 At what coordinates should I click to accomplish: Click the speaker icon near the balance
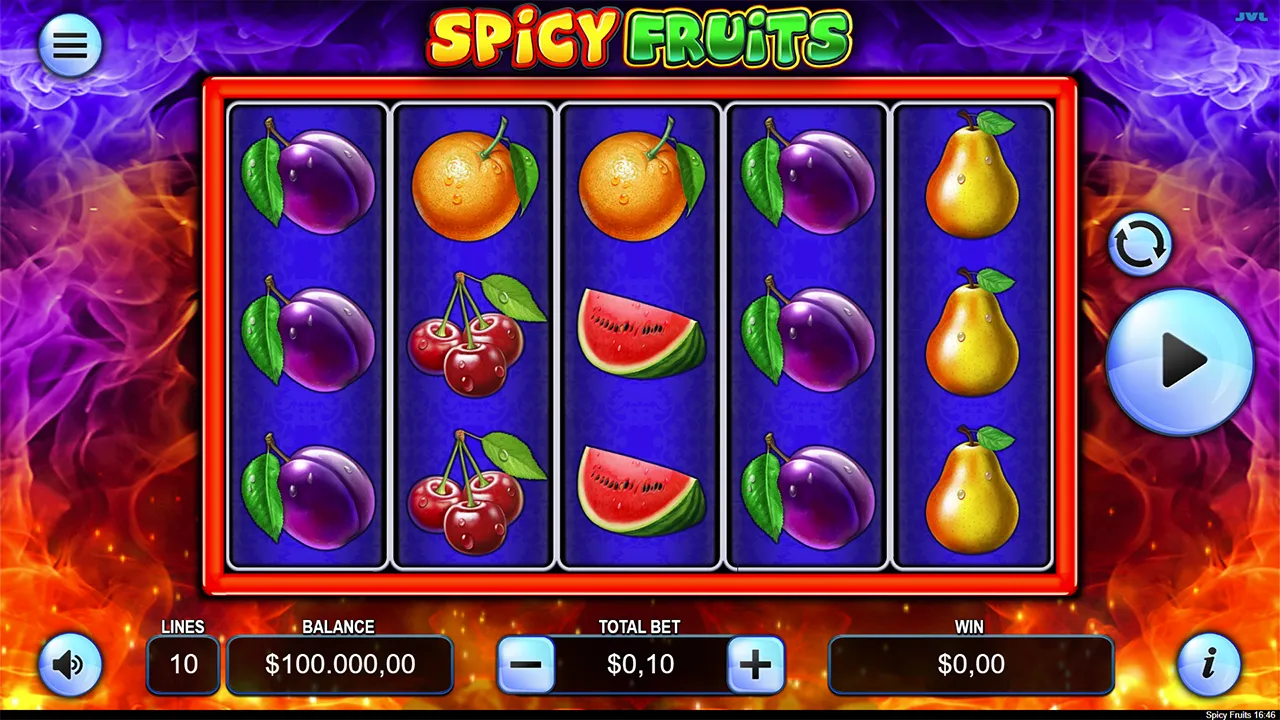[x=70, y=664]
